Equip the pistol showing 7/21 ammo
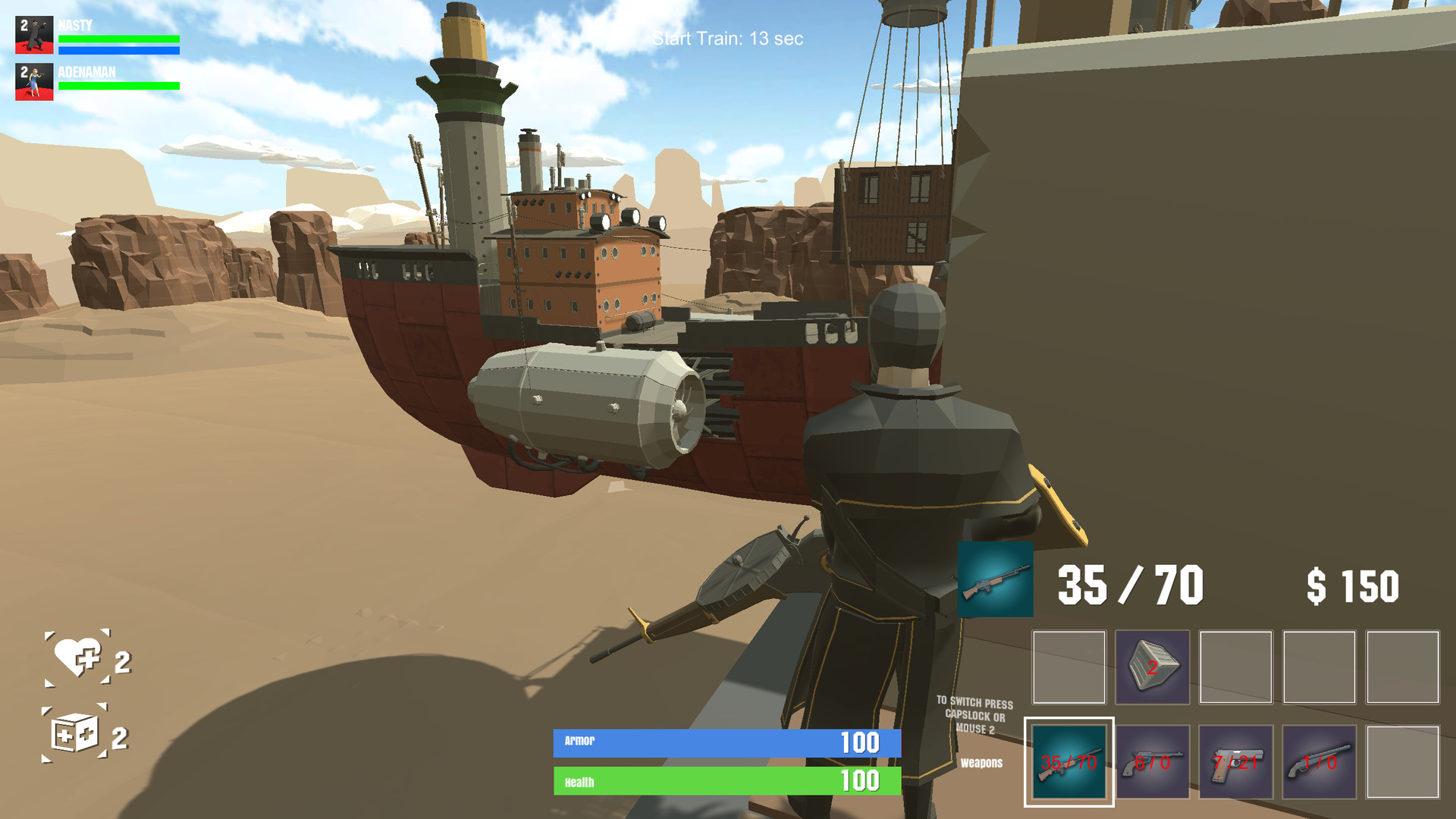 [1237, 761]
